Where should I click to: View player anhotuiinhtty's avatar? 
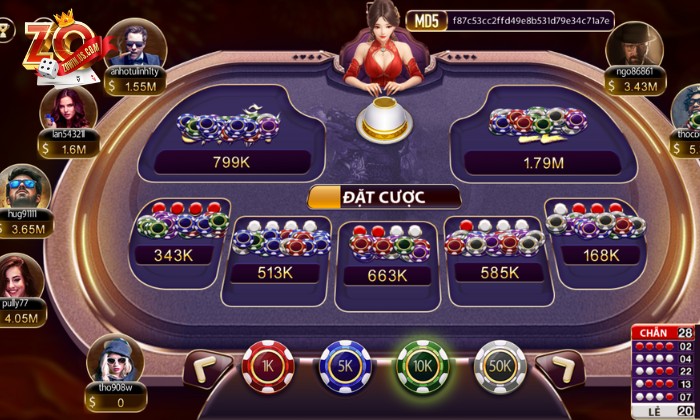coord(135,43)
